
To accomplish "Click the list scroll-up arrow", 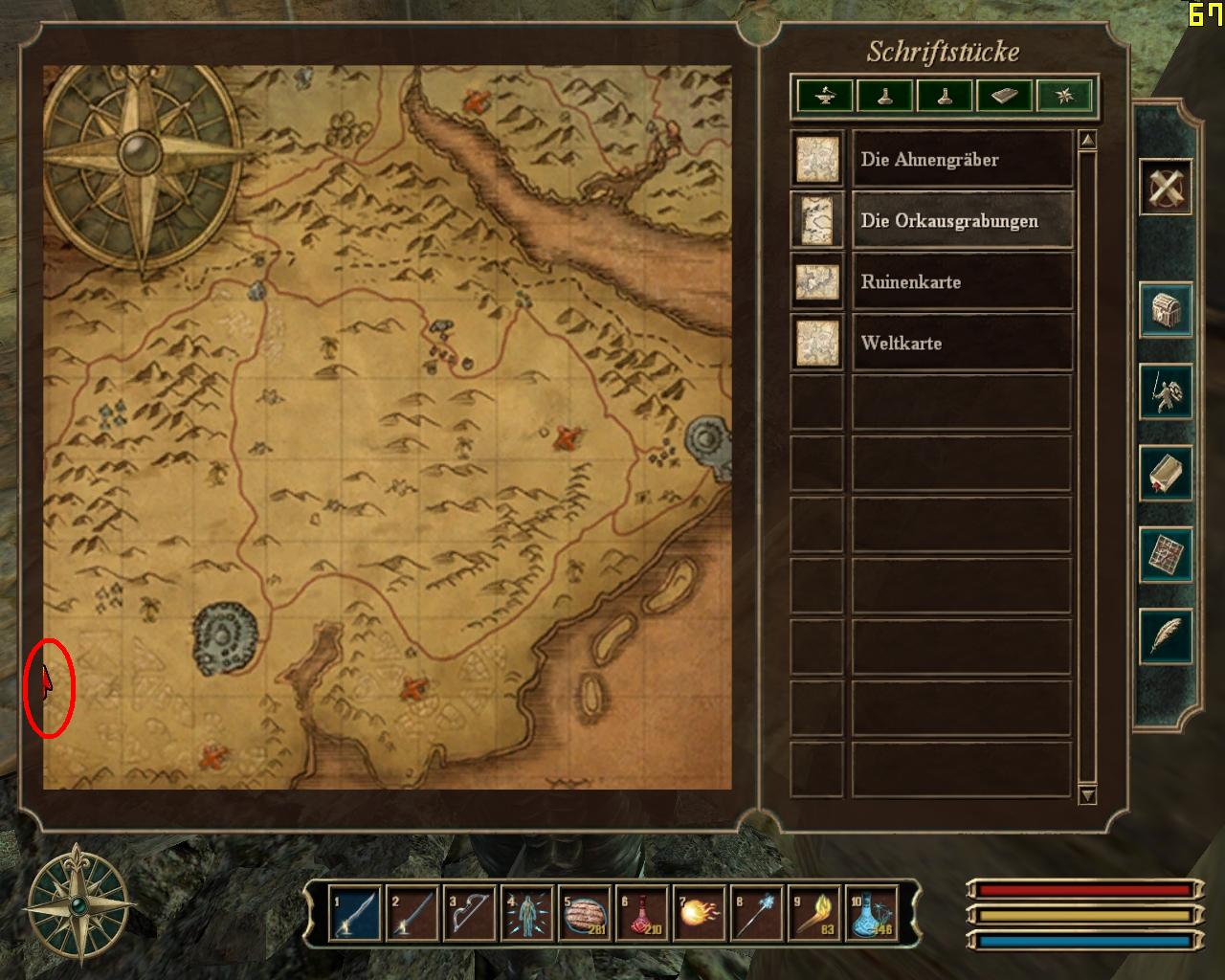I will (x=1087, y=142).
